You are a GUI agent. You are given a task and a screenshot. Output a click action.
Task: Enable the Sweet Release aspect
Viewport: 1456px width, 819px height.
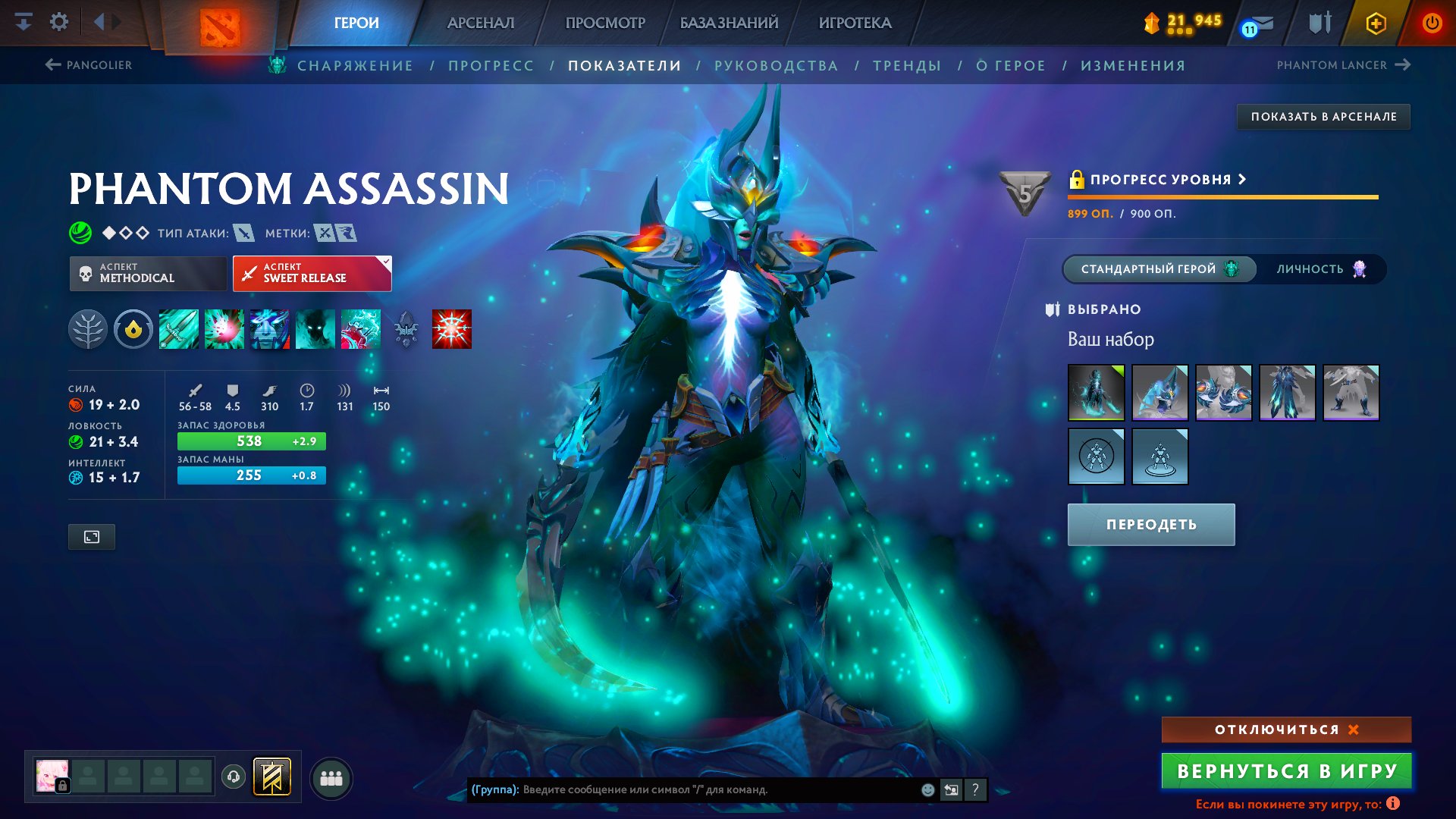(x=312, y=273)
